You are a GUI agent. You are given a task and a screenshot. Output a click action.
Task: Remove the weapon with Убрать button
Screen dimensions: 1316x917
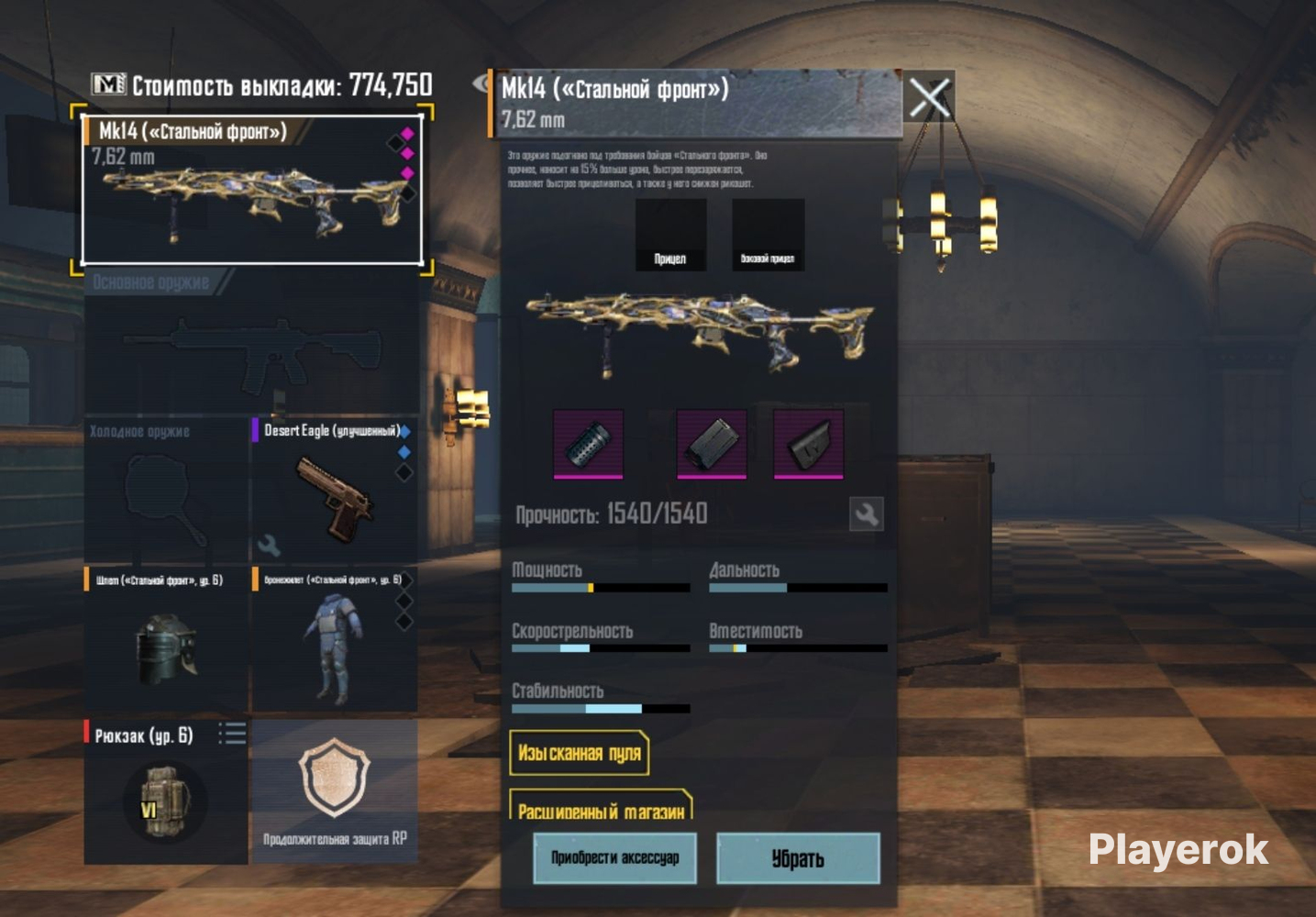click(x=798, y=858)
